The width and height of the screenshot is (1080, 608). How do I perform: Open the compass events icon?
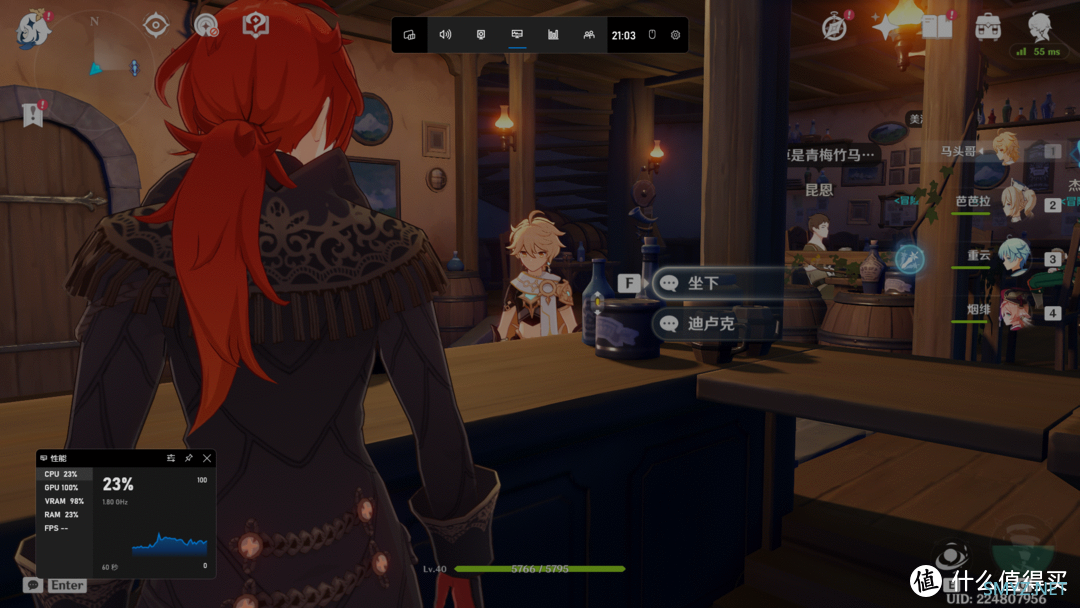pyautogui.click(x=834, y=27)
